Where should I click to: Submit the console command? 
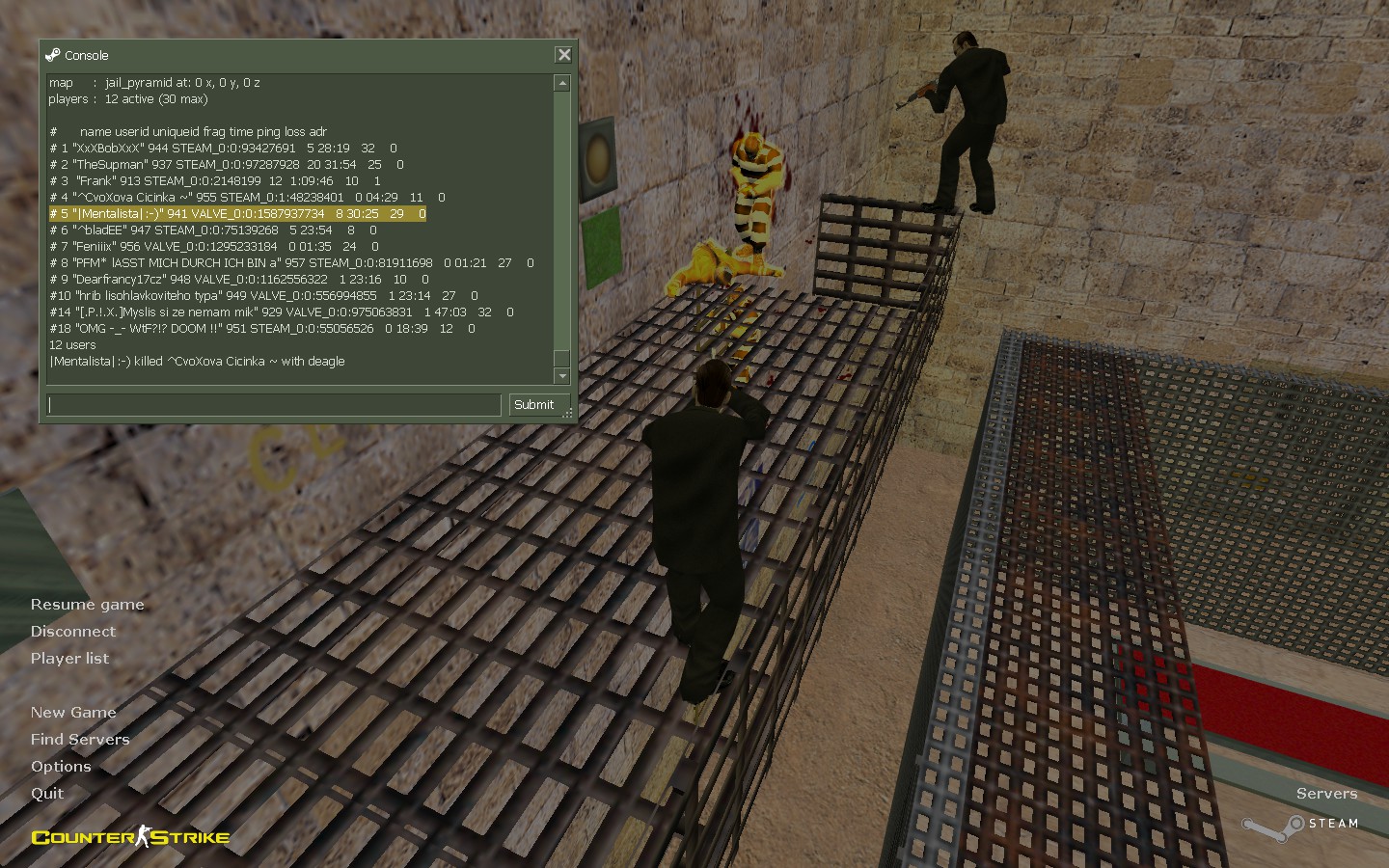(533, 405)
